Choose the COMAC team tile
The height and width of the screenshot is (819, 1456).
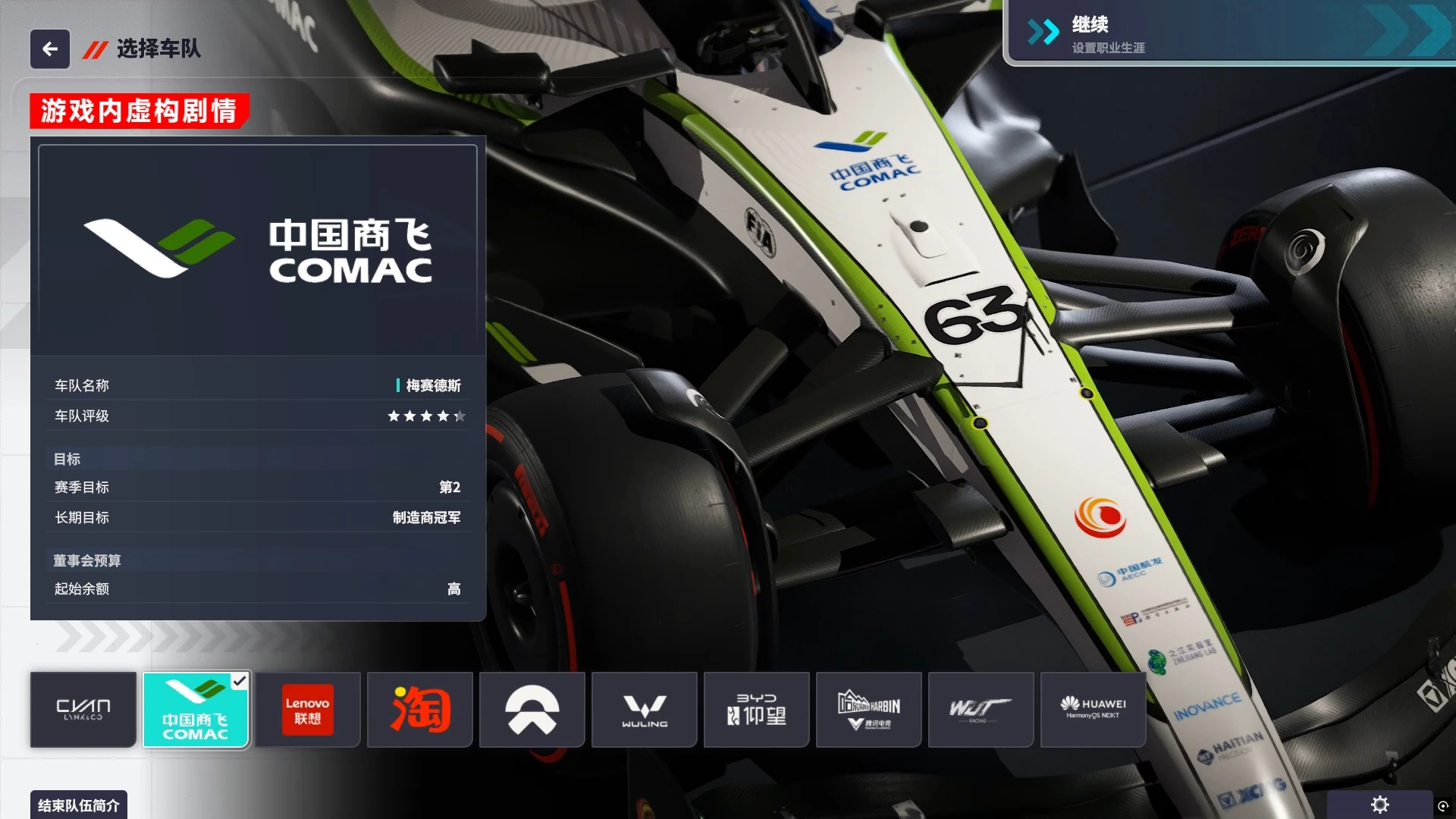pos(196,710)
